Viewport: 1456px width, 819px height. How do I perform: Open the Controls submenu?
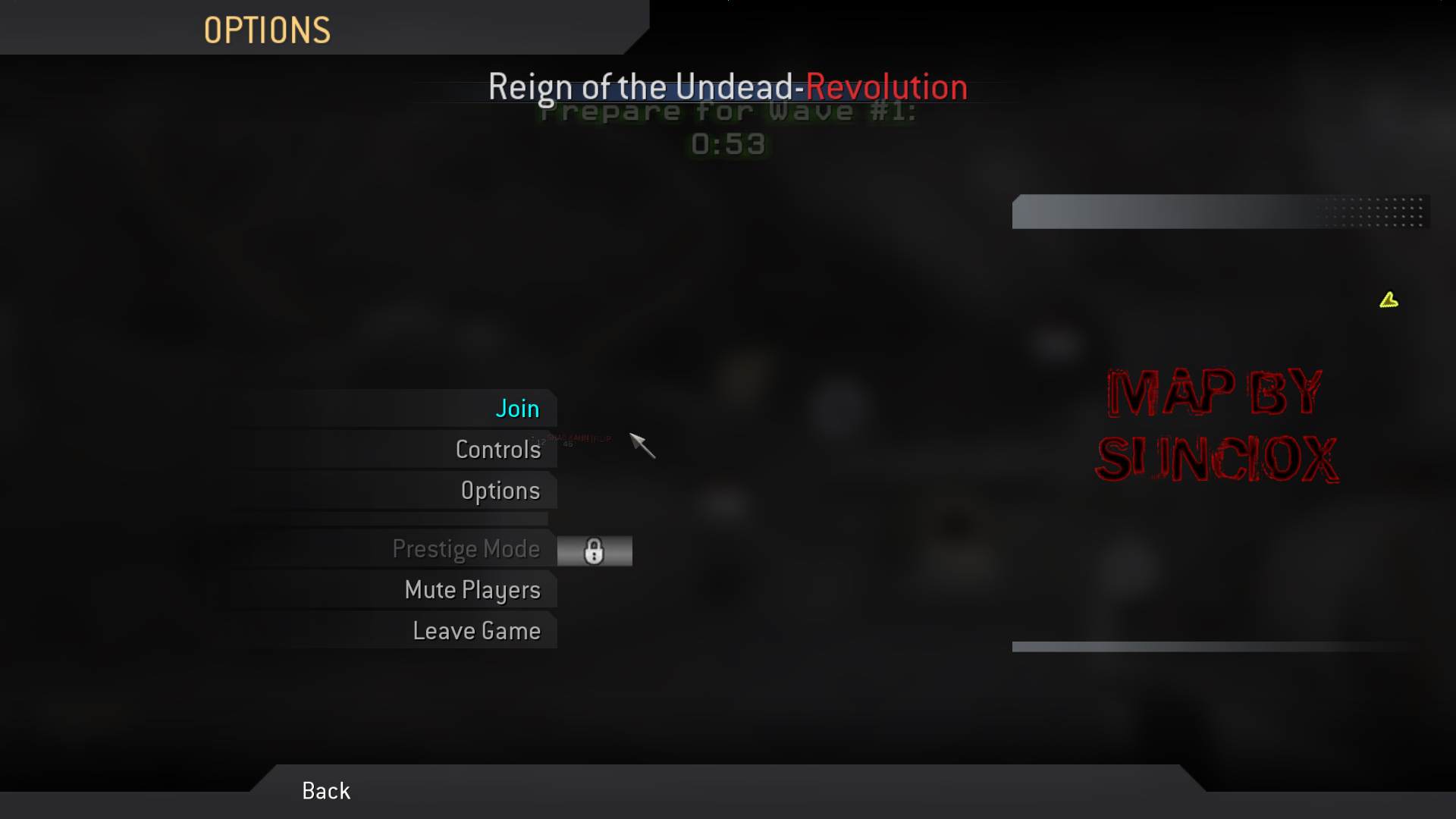tap(498, 449)
